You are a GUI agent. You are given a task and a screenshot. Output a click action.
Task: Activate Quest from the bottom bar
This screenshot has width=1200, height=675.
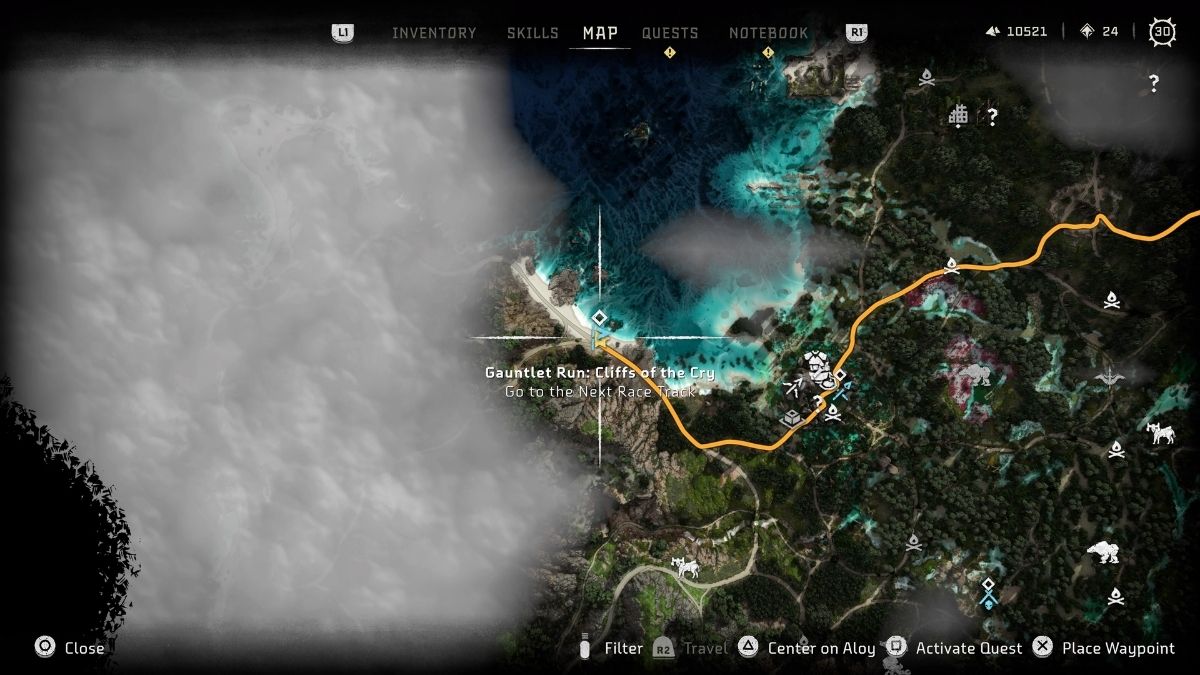click(x=968, y=648)
